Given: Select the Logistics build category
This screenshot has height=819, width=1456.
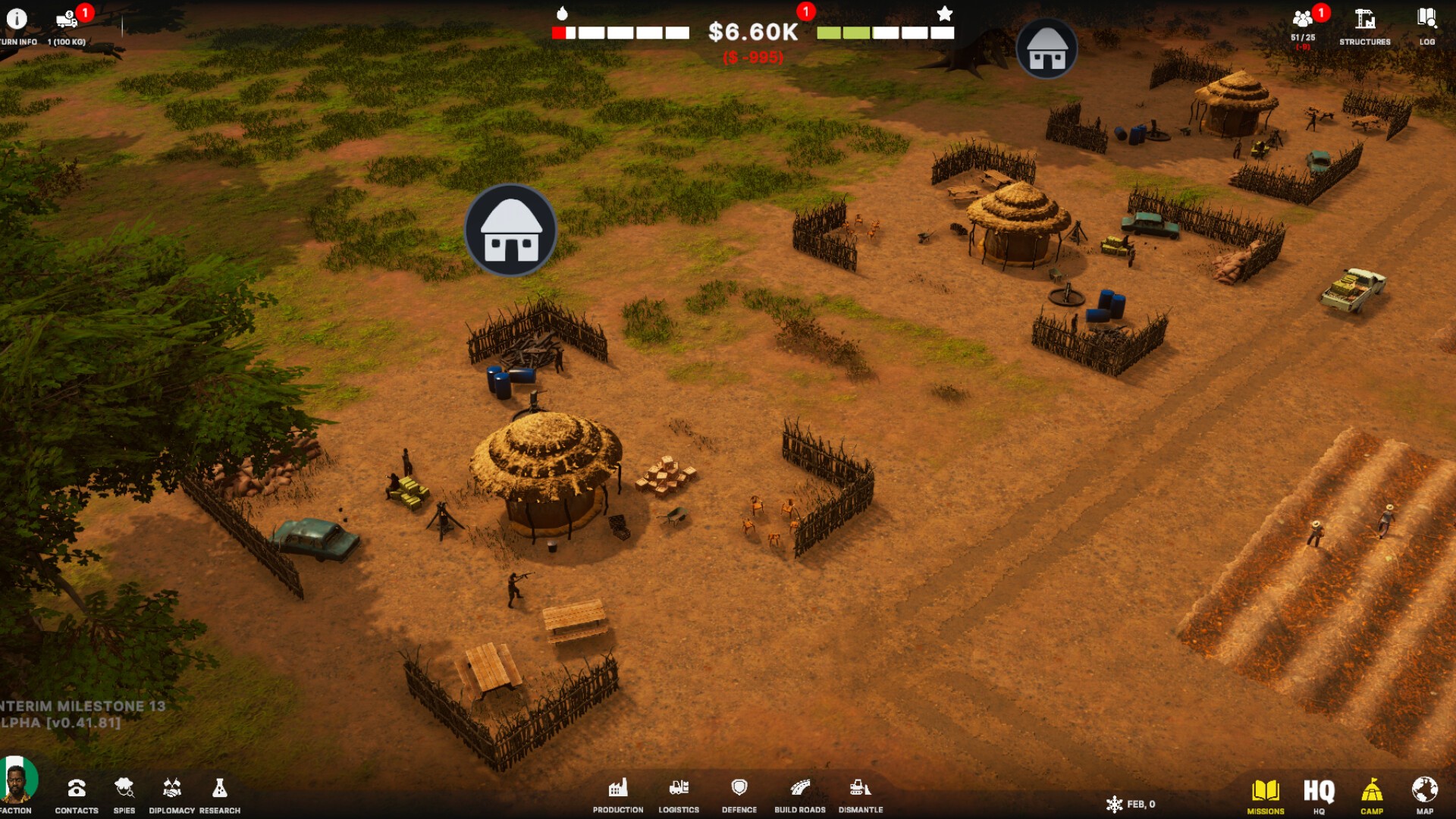Looking at the screenshot, I should pyautogui.click(x=679, y=789).
